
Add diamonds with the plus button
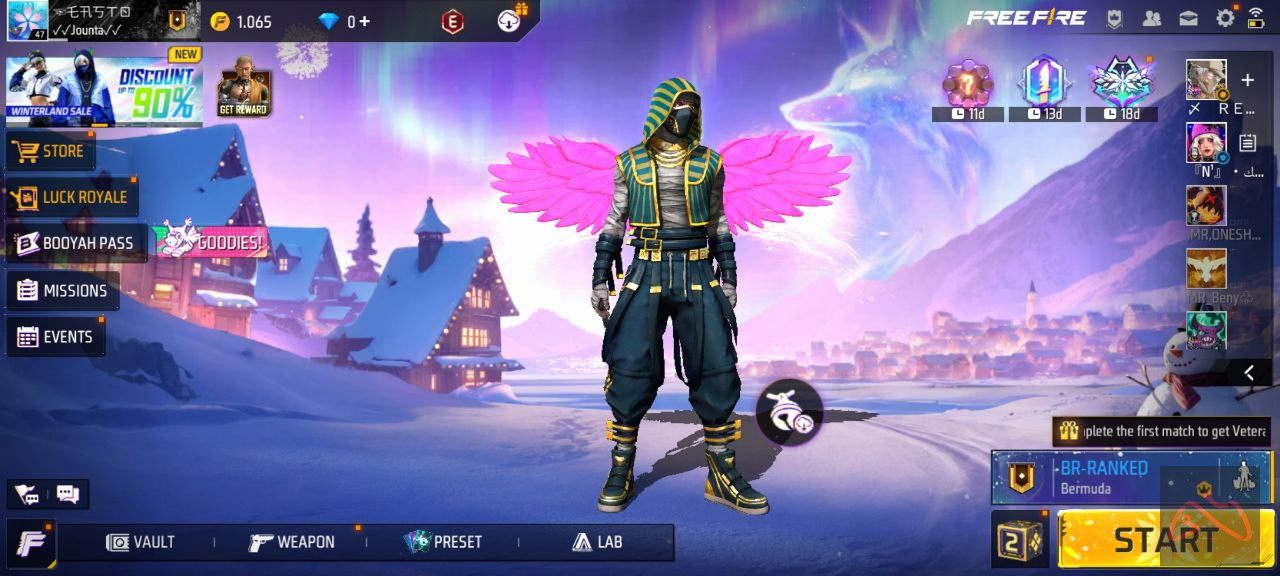[x=364, y=21]
